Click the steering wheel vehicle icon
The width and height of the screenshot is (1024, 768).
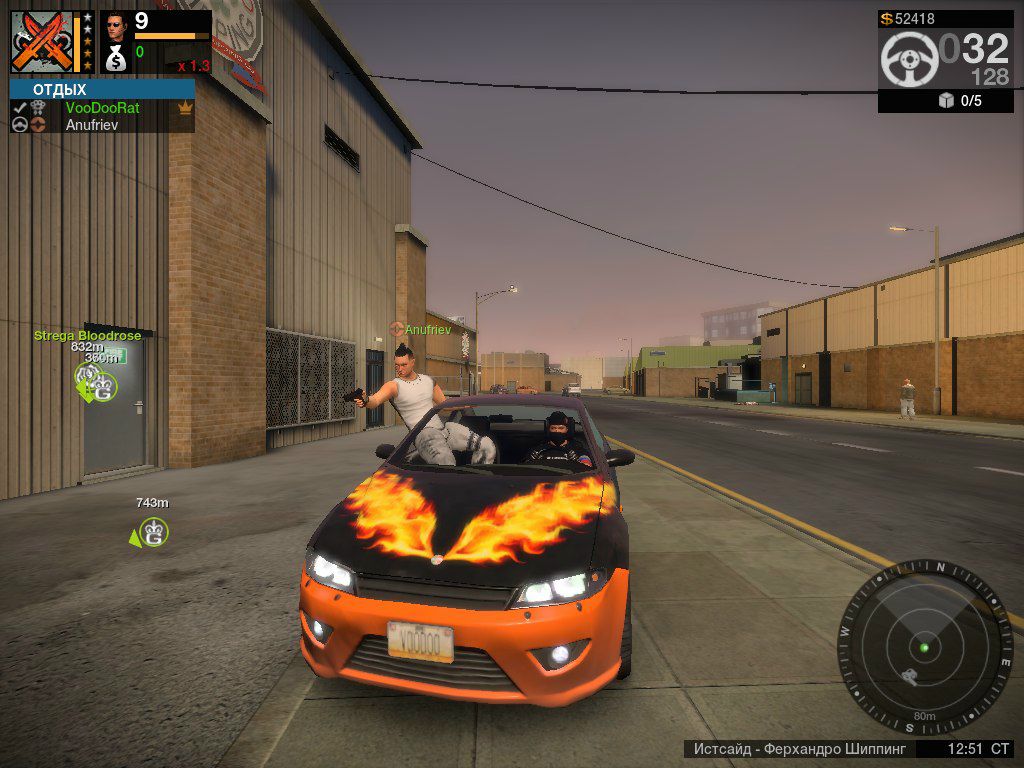tap(908, 59)
